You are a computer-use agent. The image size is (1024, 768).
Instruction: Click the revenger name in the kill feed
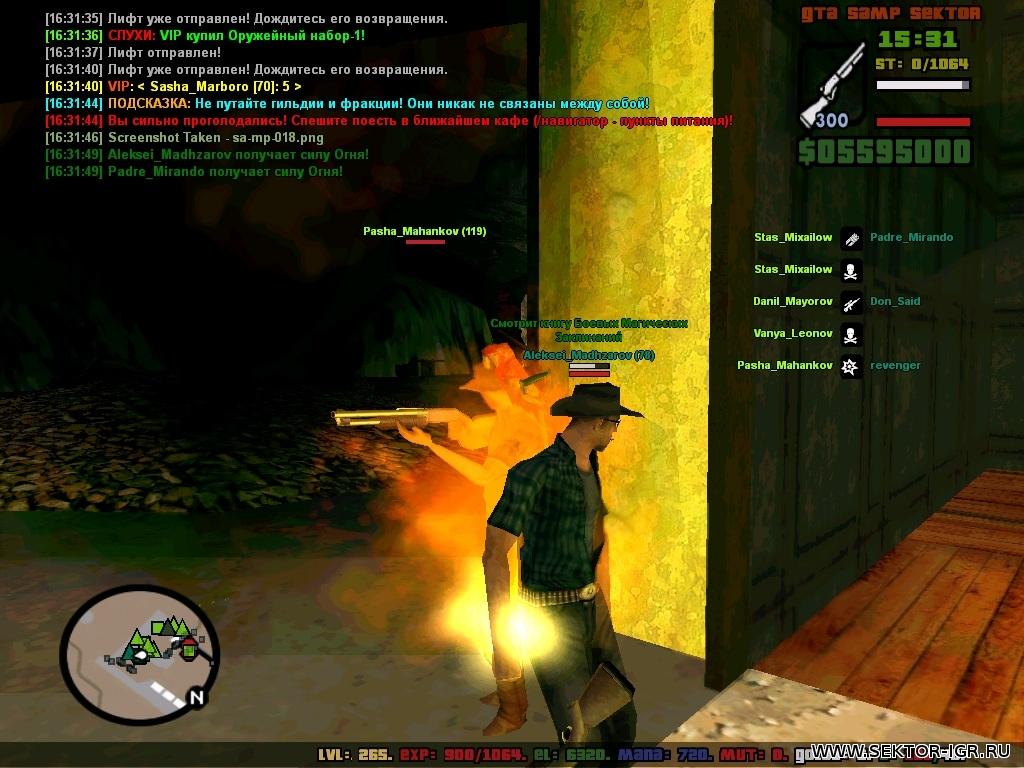[x=895, y=366]
